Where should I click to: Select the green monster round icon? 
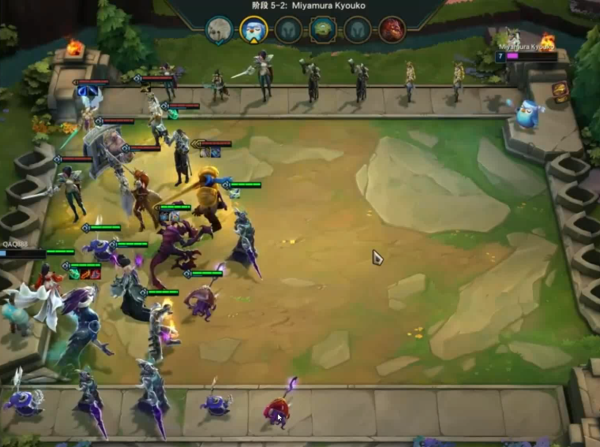(323, 30)
